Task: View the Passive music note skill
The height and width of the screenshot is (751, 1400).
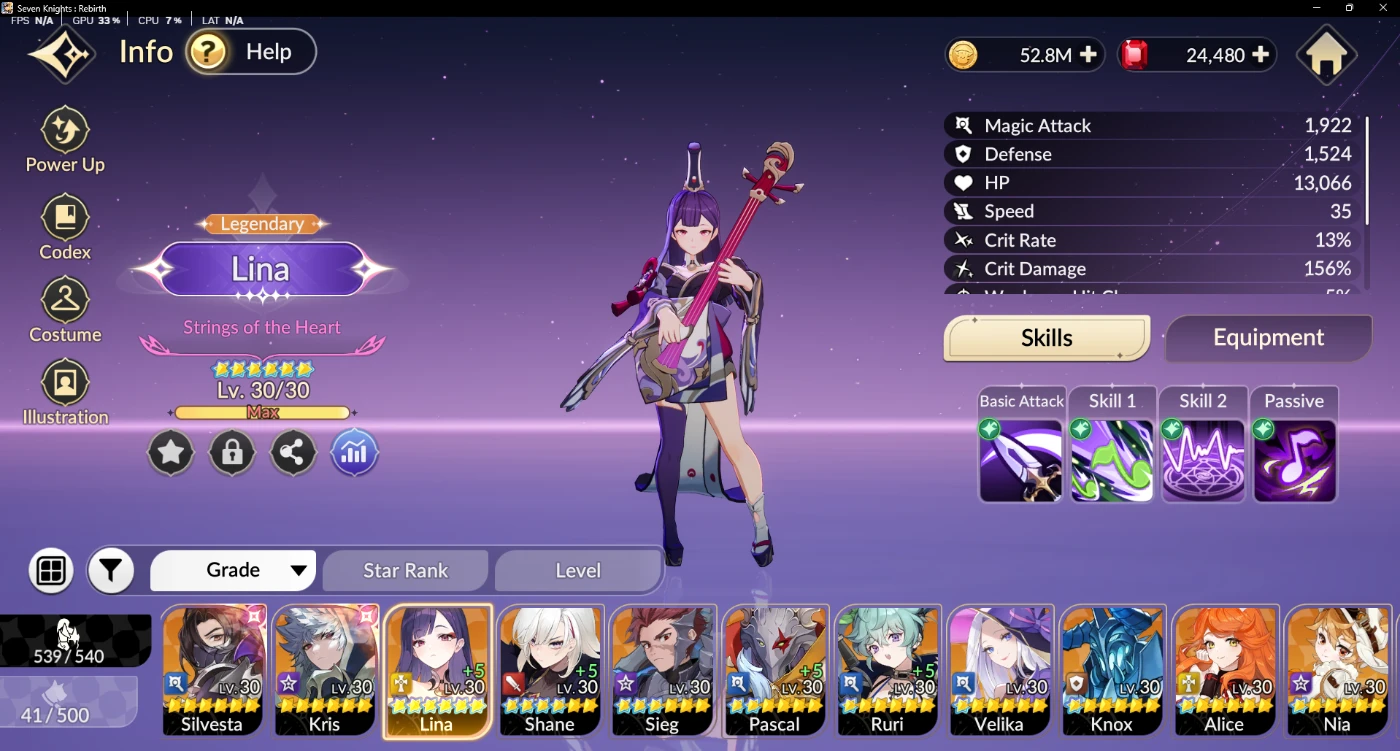Action: [x=1294, y=459]
